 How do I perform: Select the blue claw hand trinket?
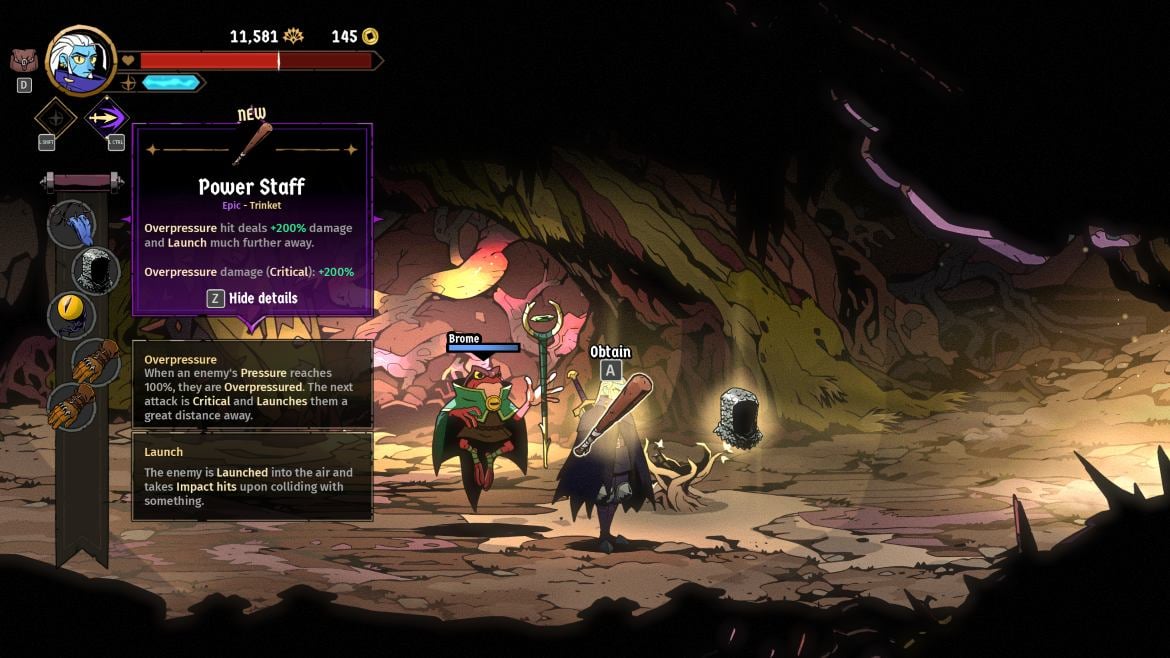tap(72, 223)
